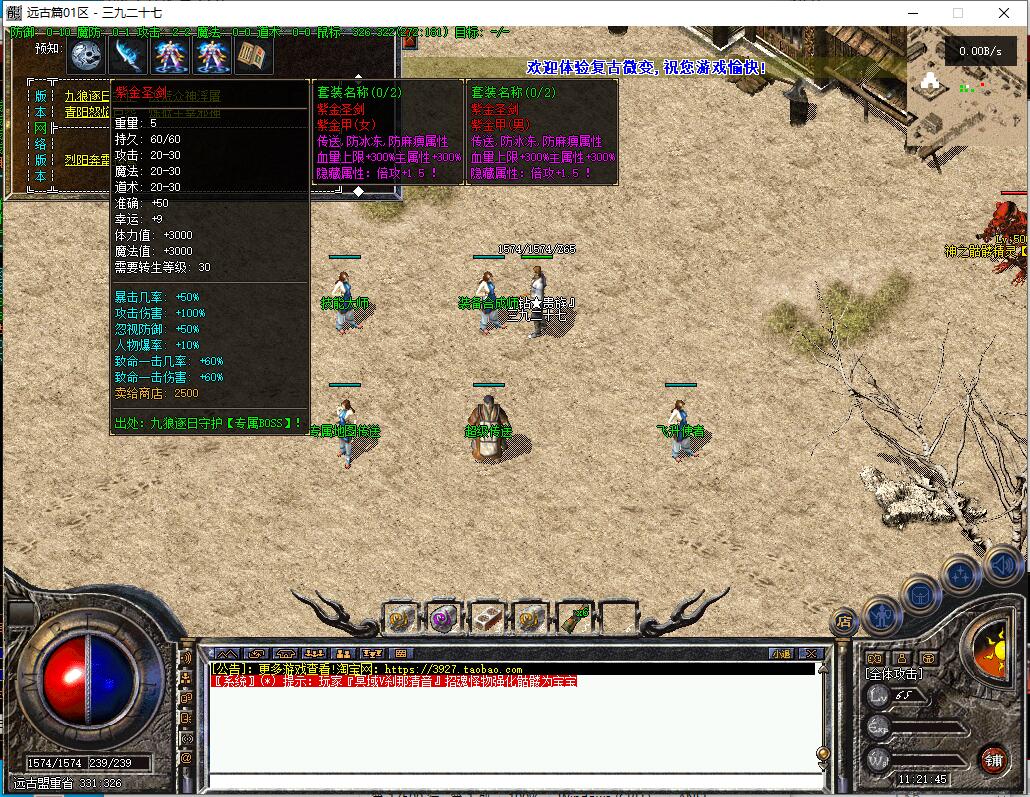Open the book icon in preview row
Image resolution: width=1030 pixels, height=797 pixels.
tap(253, 55)
